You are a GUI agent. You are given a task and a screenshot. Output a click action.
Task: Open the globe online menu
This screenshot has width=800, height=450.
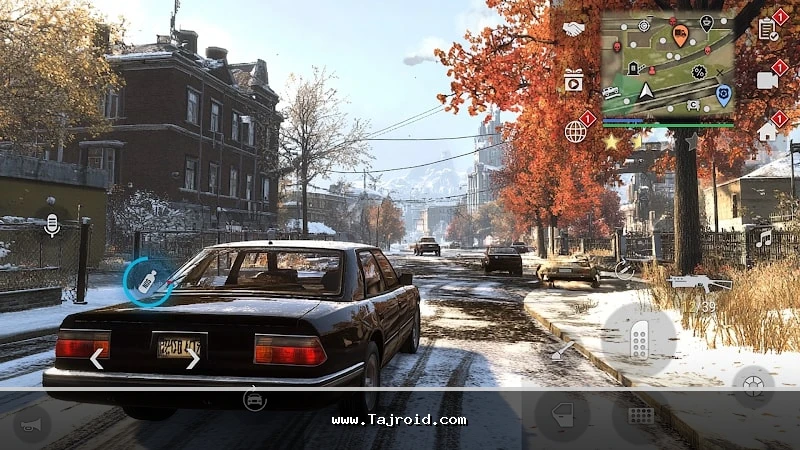pyautogui.click(x=575, y=131)
